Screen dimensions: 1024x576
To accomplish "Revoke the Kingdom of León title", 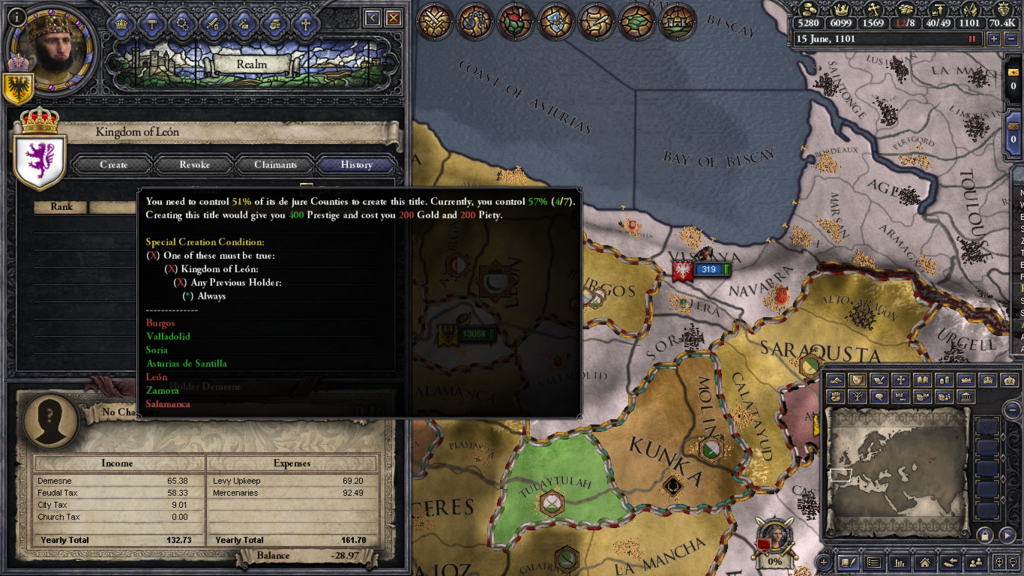I will coord(194,165).
